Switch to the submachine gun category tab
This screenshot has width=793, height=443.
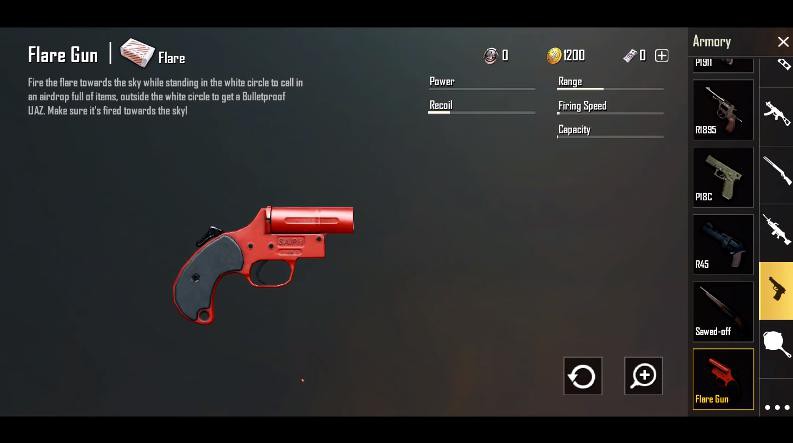pyautogui.click(x=777, y=112)
